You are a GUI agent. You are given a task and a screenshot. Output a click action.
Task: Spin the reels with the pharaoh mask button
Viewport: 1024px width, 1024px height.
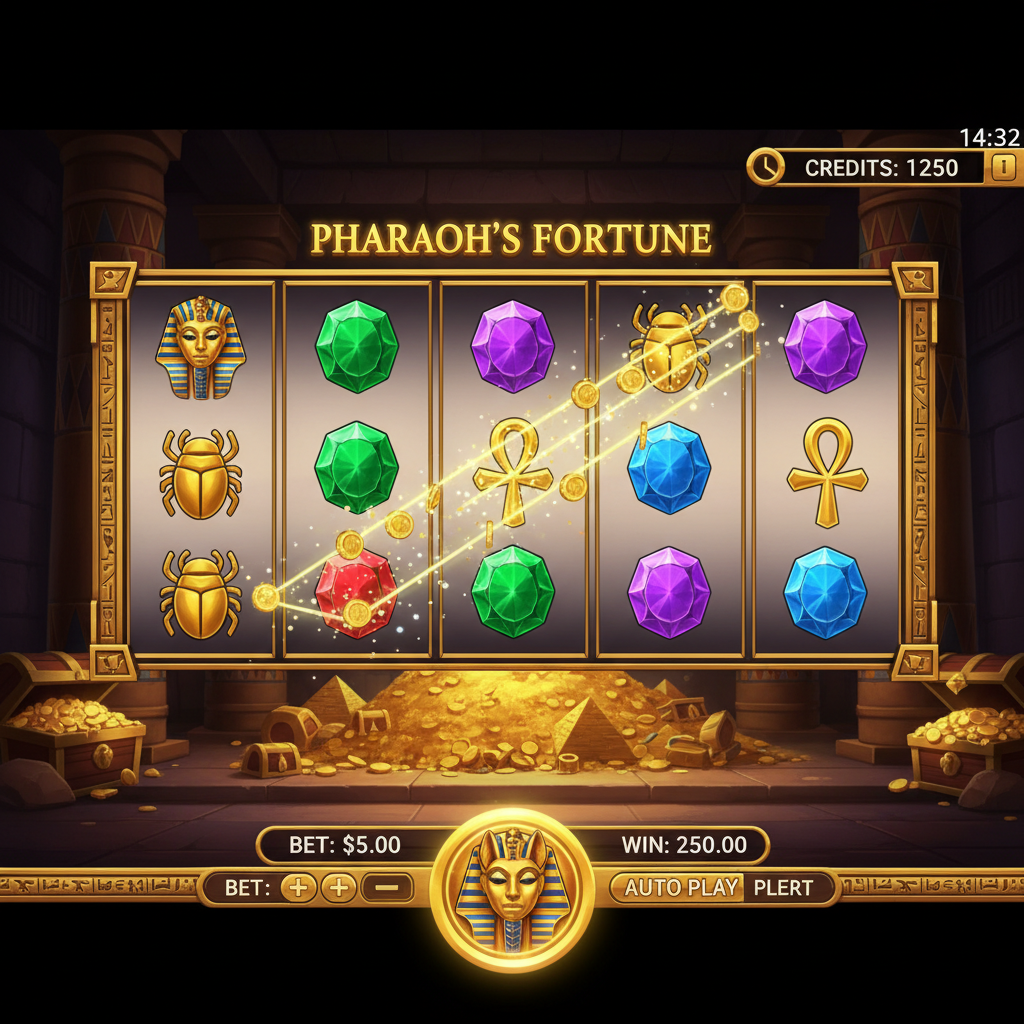click(512, 889)
